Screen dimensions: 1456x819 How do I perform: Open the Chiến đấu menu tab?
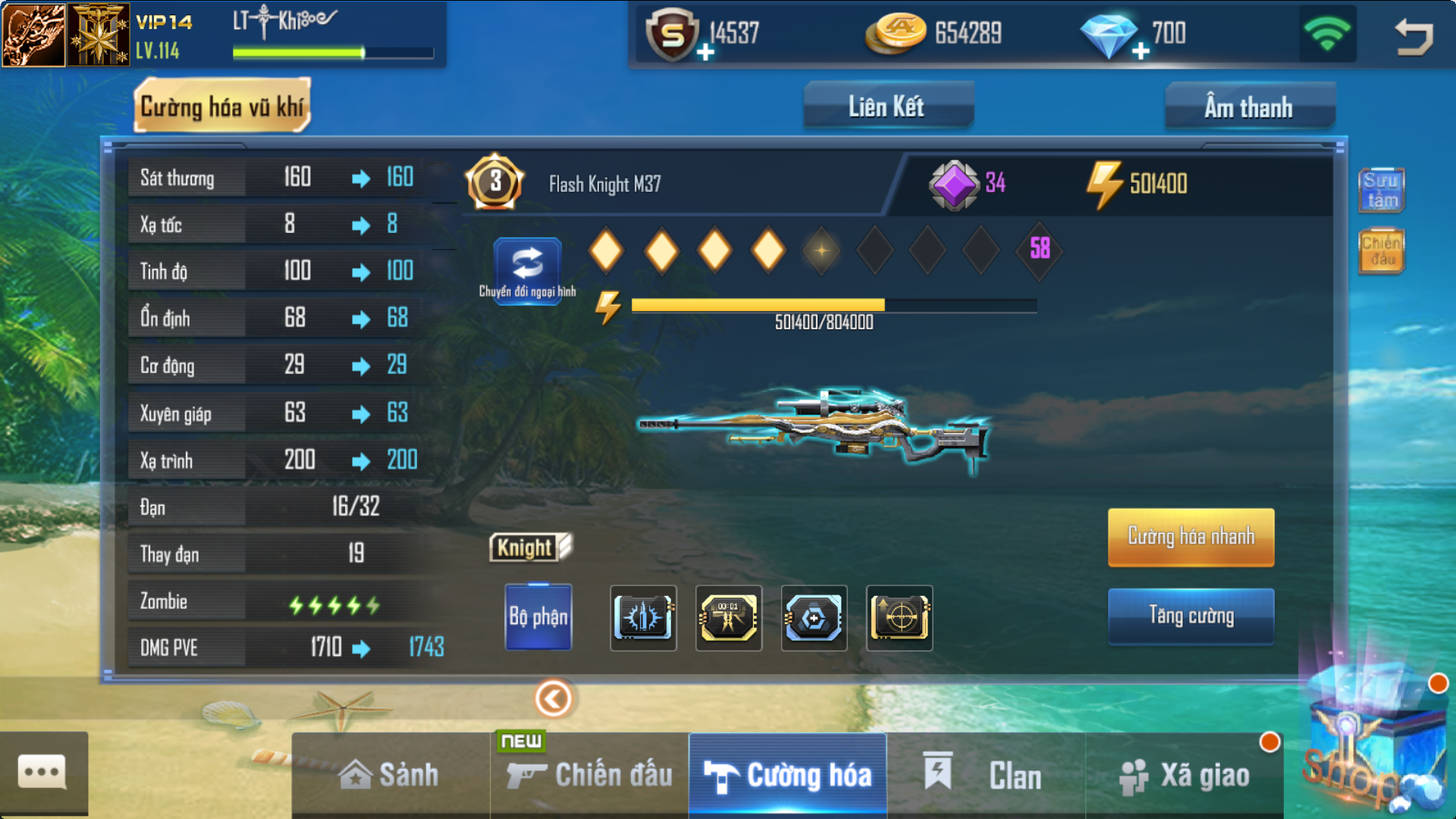(x=590, y=775)
